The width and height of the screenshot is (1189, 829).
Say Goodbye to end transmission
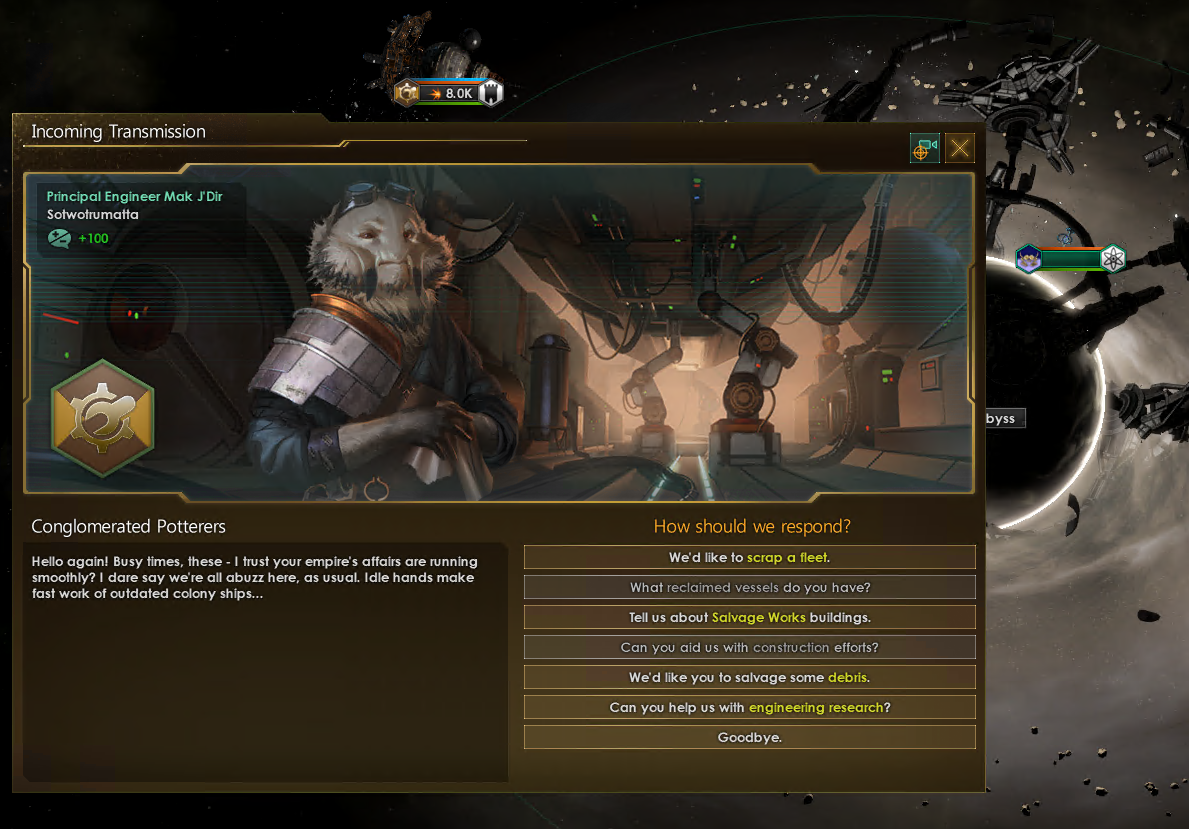(x=749, y=737)
